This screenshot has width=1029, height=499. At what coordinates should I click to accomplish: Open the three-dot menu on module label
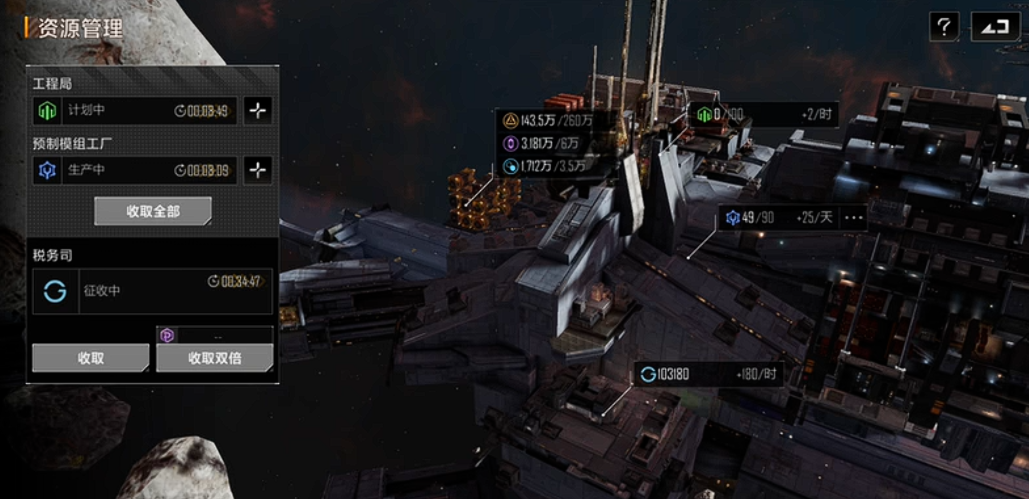[853, 218]
